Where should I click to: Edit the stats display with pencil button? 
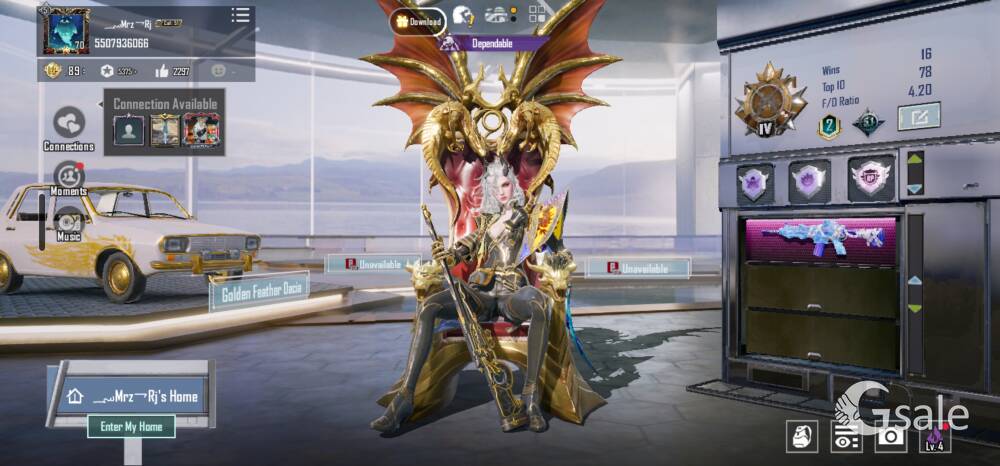coord(918,118)
